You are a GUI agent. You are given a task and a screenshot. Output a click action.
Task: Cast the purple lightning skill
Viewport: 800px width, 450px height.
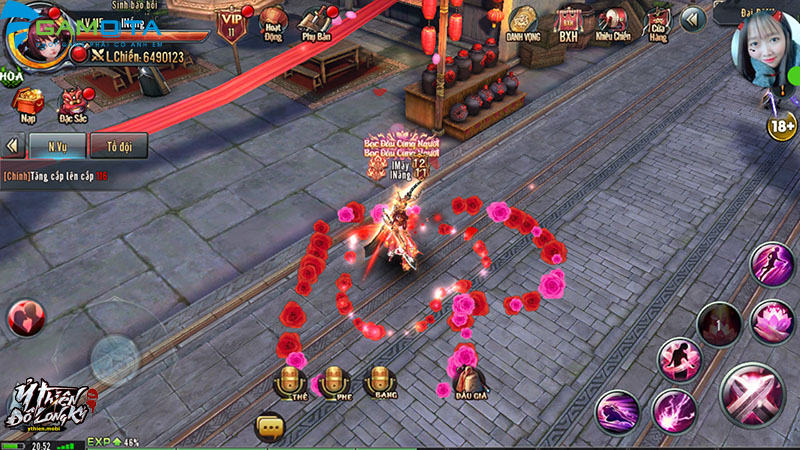pos(674,410)
